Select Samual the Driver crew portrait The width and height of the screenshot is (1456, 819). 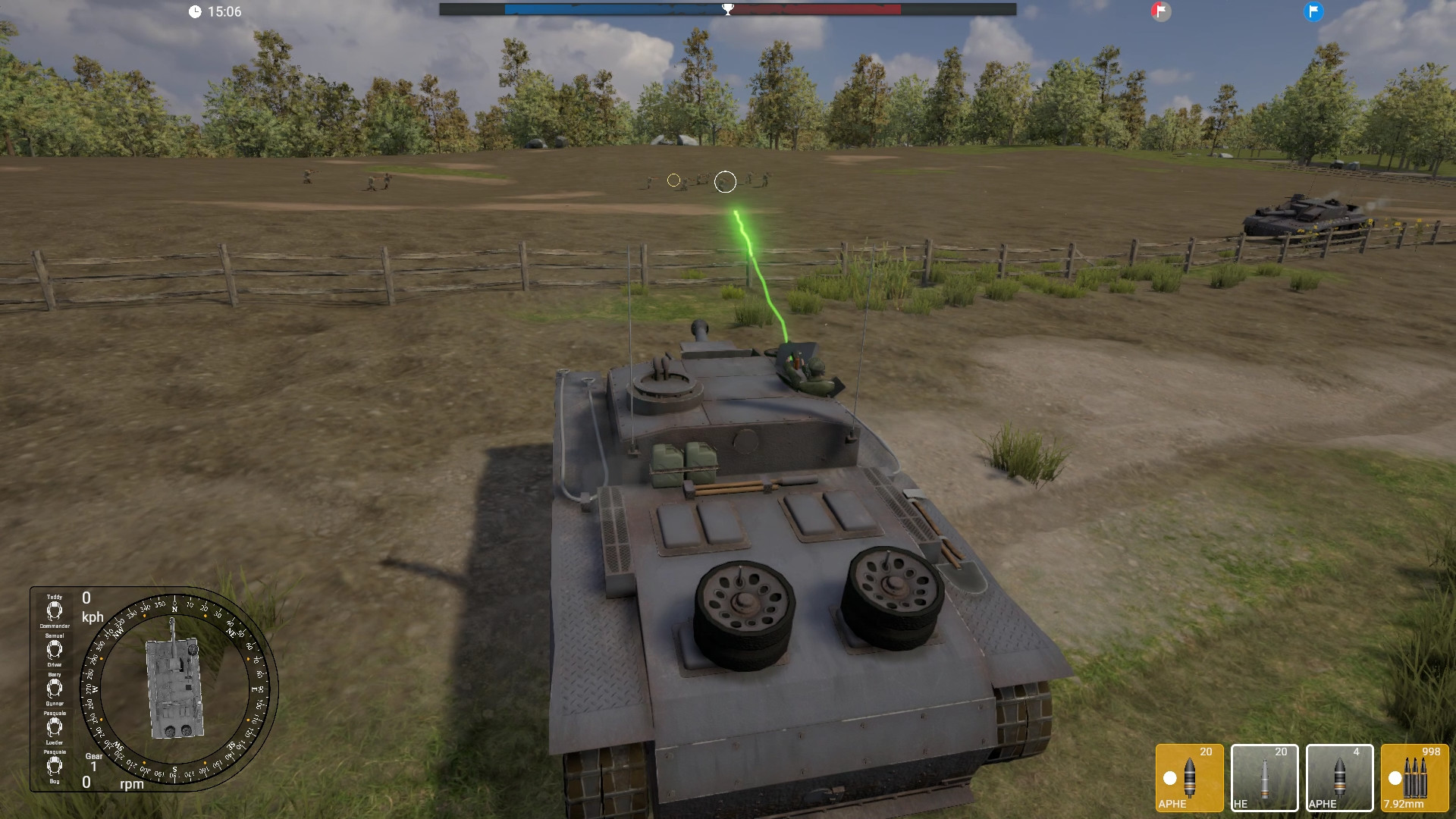(x=54, y=648)
